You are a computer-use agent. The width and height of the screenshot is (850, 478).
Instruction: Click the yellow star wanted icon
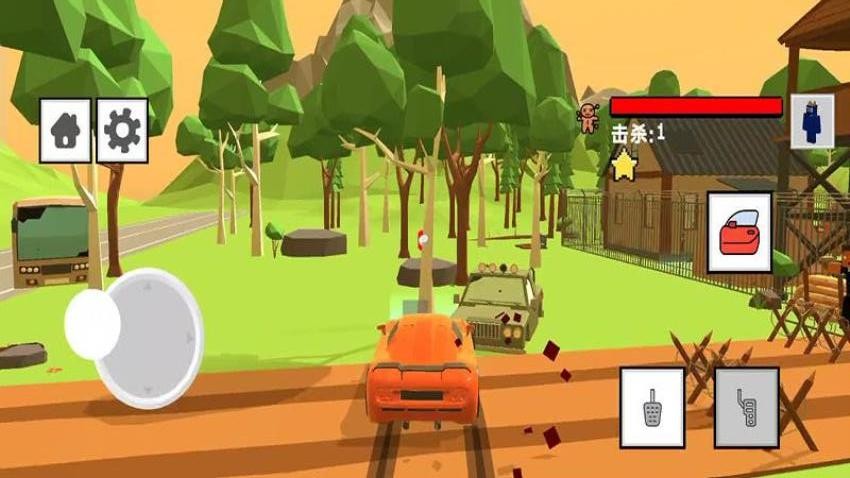625,165
